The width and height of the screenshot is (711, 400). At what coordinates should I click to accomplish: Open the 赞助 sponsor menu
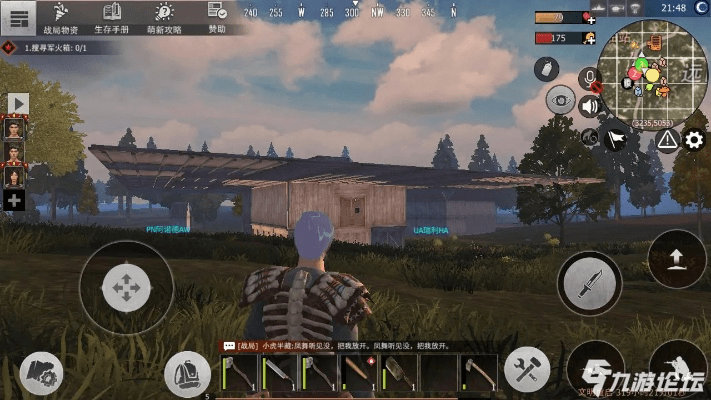coord(217,18)
